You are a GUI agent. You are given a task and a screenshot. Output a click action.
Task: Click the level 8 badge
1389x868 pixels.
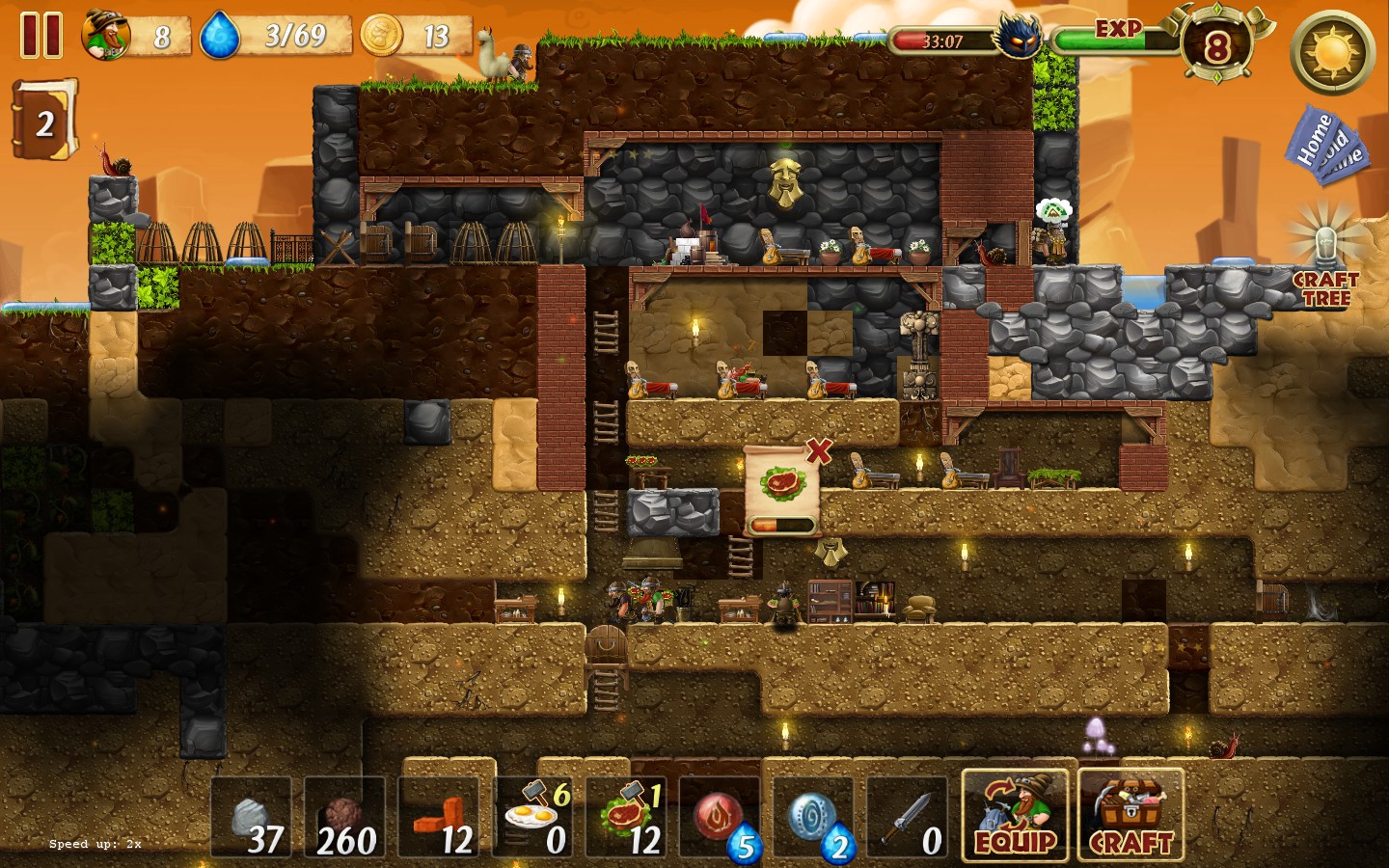(x=1216, y=45)
